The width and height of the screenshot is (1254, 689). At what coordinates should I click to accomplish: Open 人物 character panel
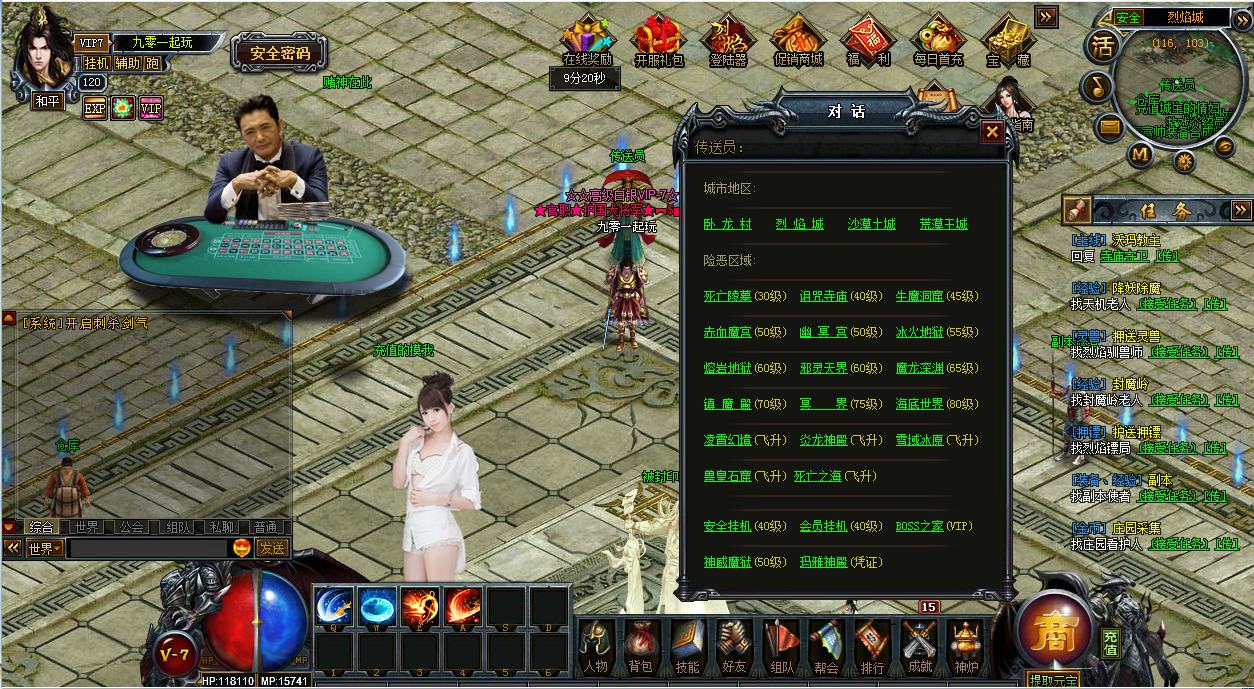(595, 645)
